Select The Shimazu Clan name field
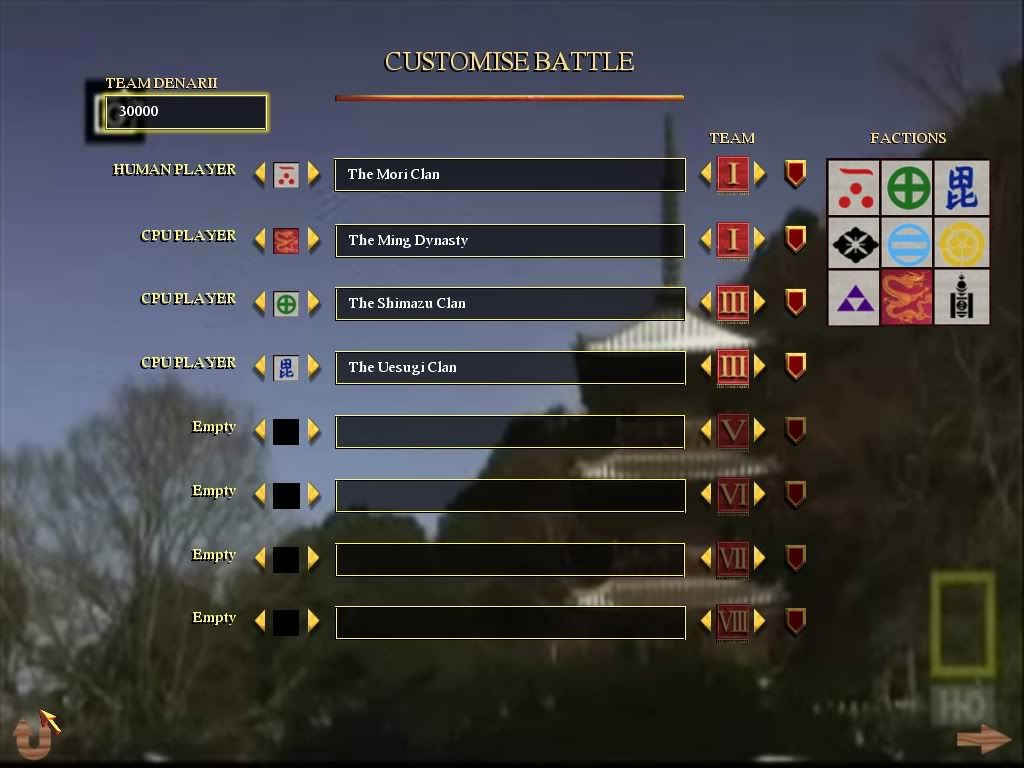1024x768 pixels. 509,303
